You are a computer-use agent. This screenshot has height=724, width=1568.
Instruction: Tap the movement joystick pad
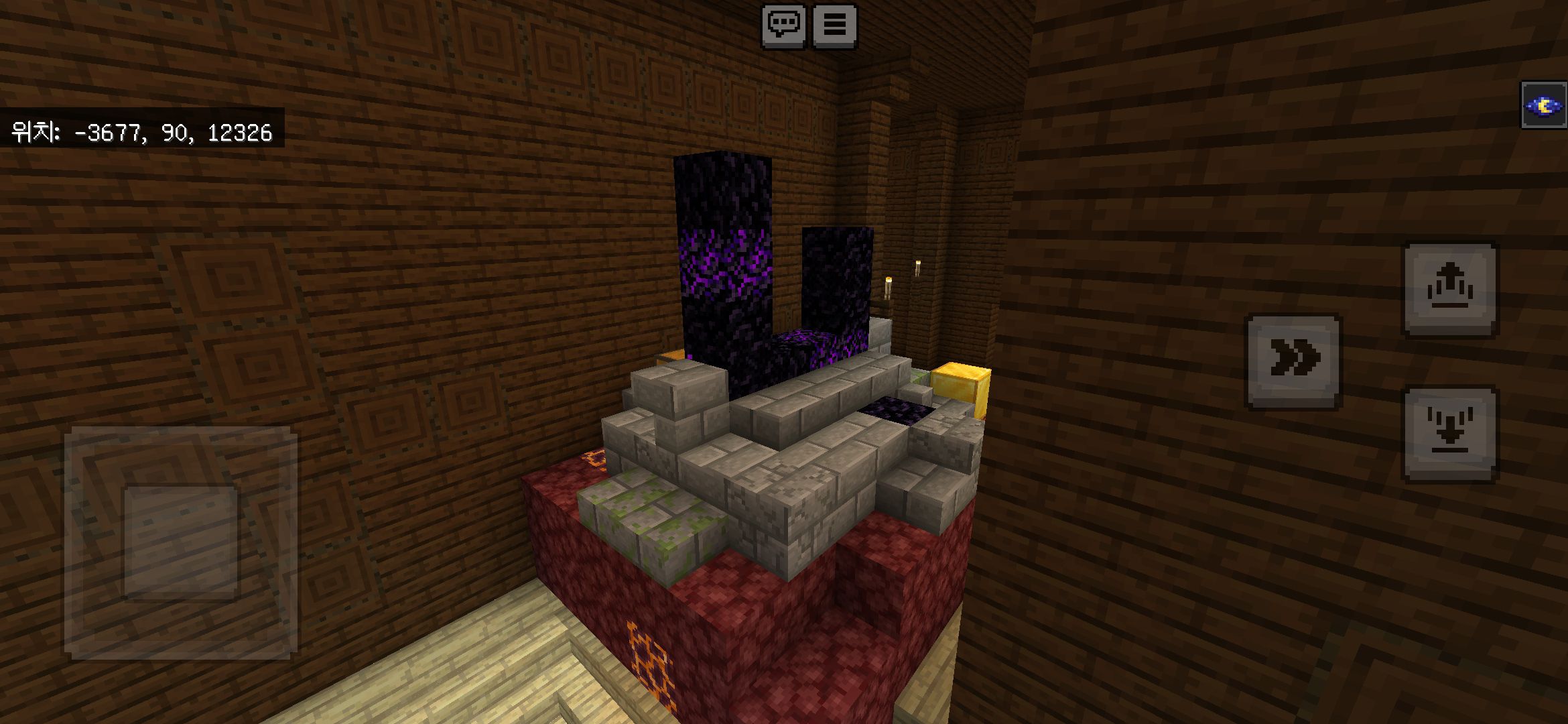(x=181, y=543)
